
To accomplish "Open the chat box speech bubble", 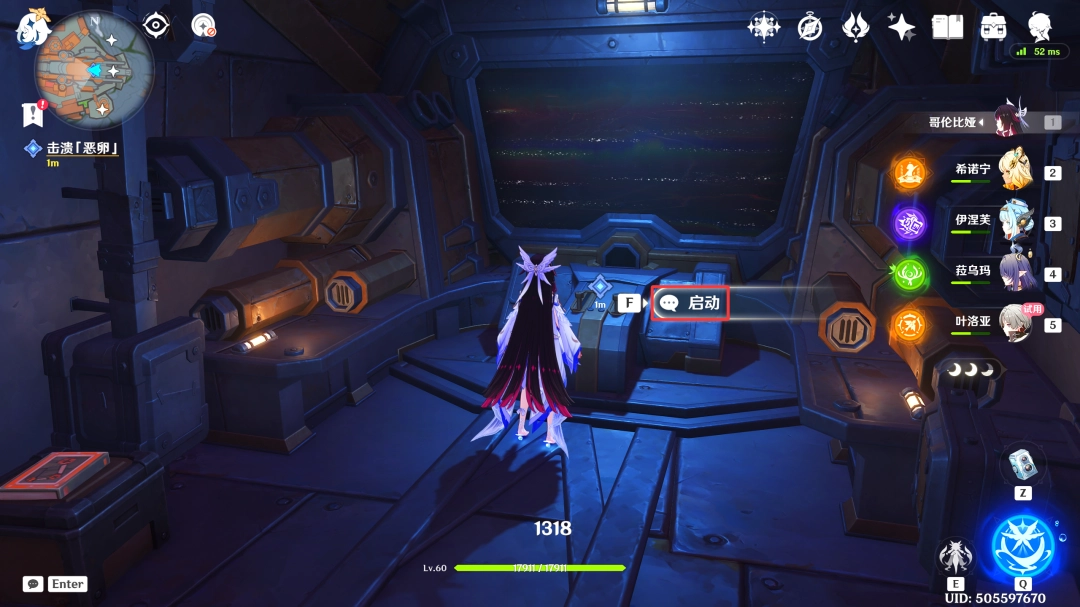I will 33,584.
